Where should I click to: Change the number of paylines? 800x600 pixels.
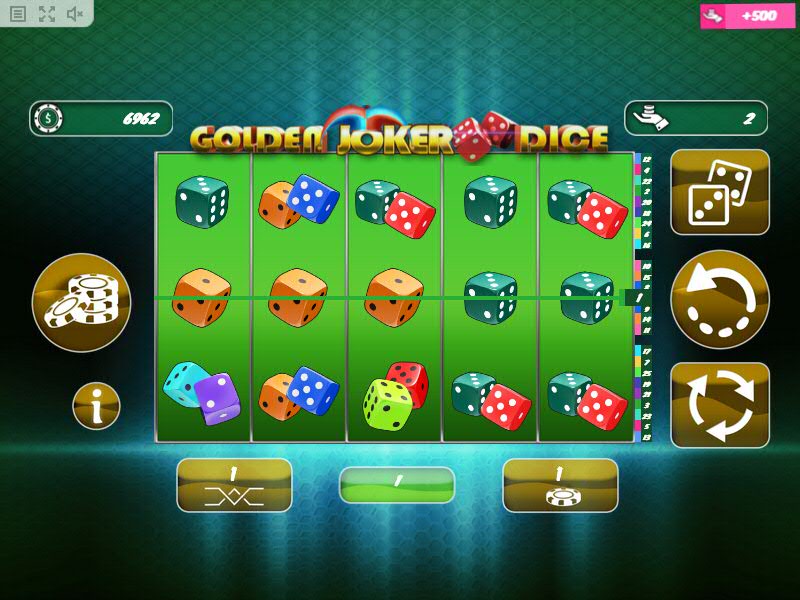234,485
